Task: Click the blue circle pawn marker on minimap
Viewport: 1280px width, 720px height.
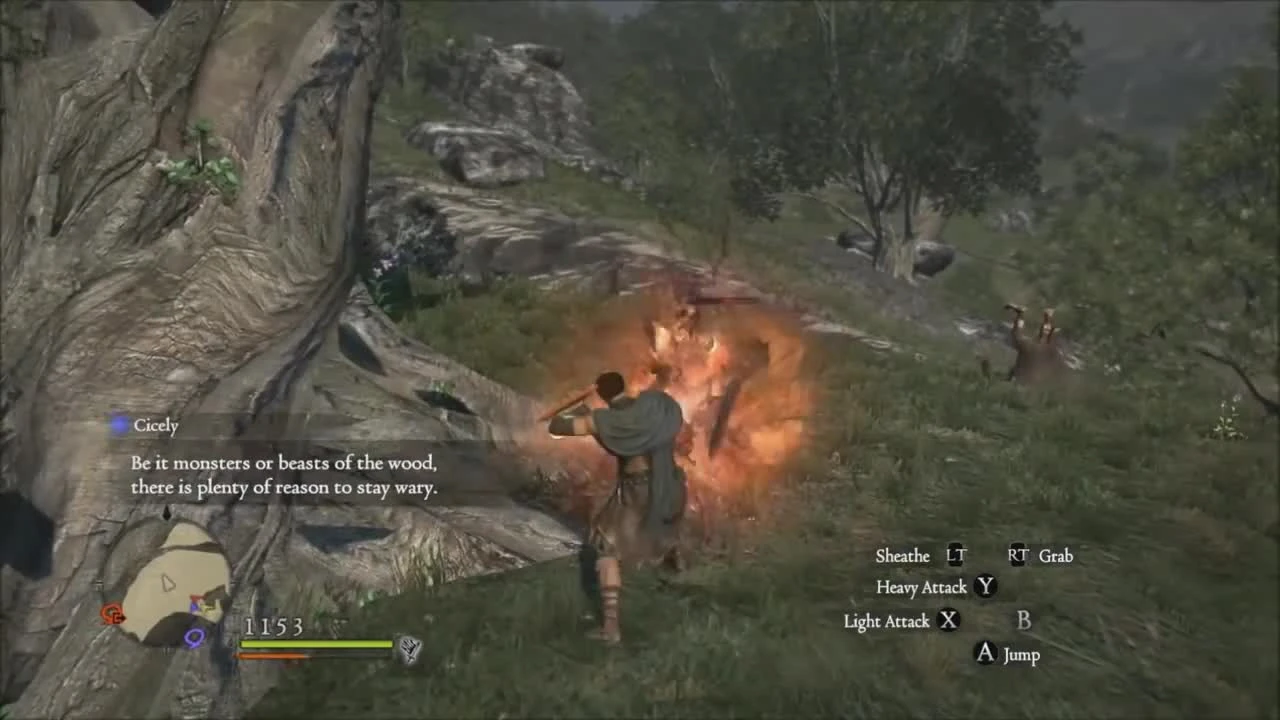Action: coord(194,637)
